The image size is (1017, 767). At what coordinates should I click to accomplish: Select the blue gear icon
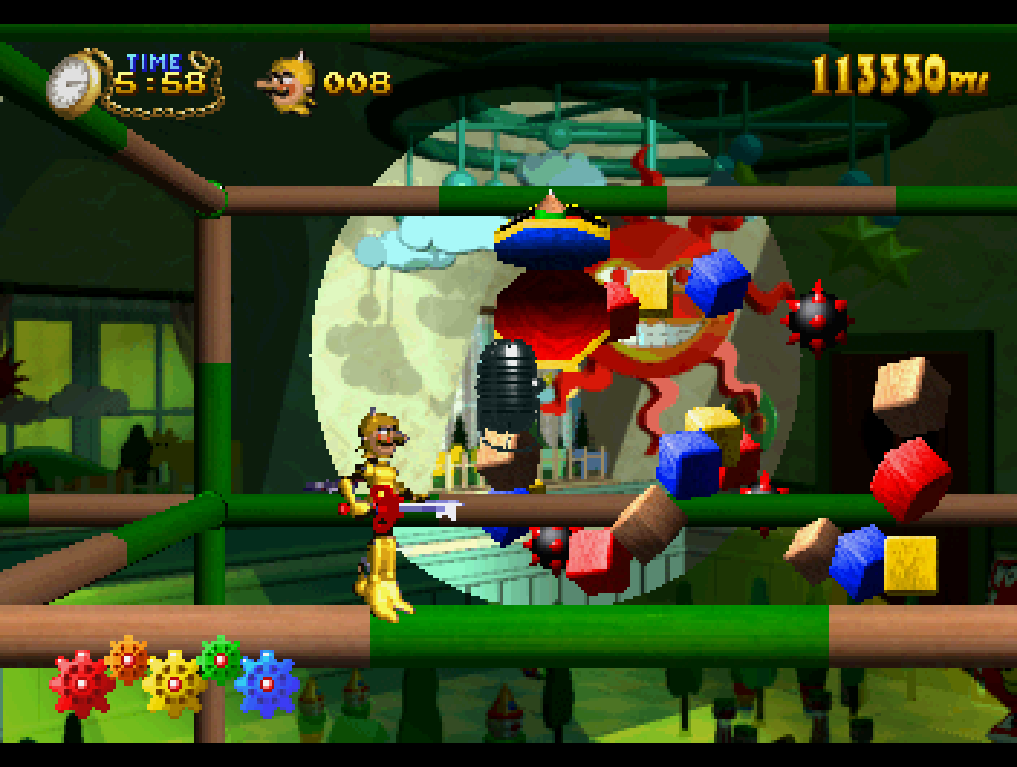click(268, 684)
